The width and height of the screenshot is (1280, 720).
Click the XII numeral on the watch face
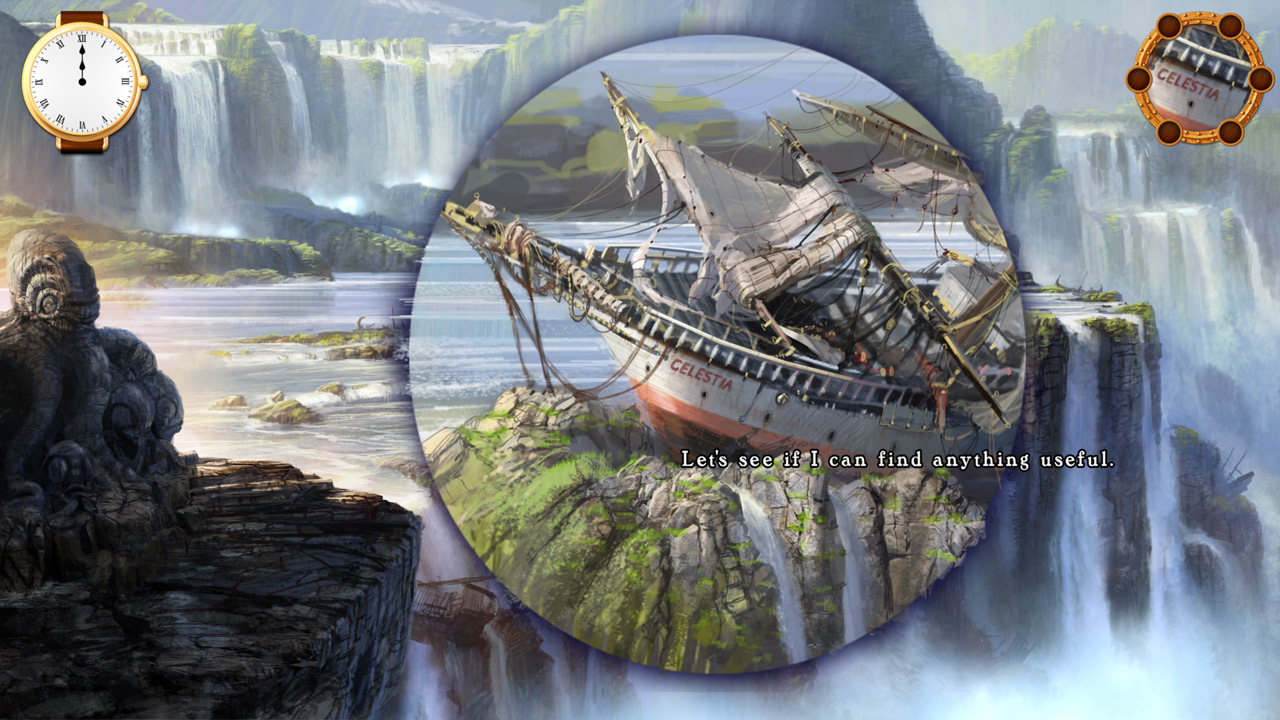coord(82,40)
